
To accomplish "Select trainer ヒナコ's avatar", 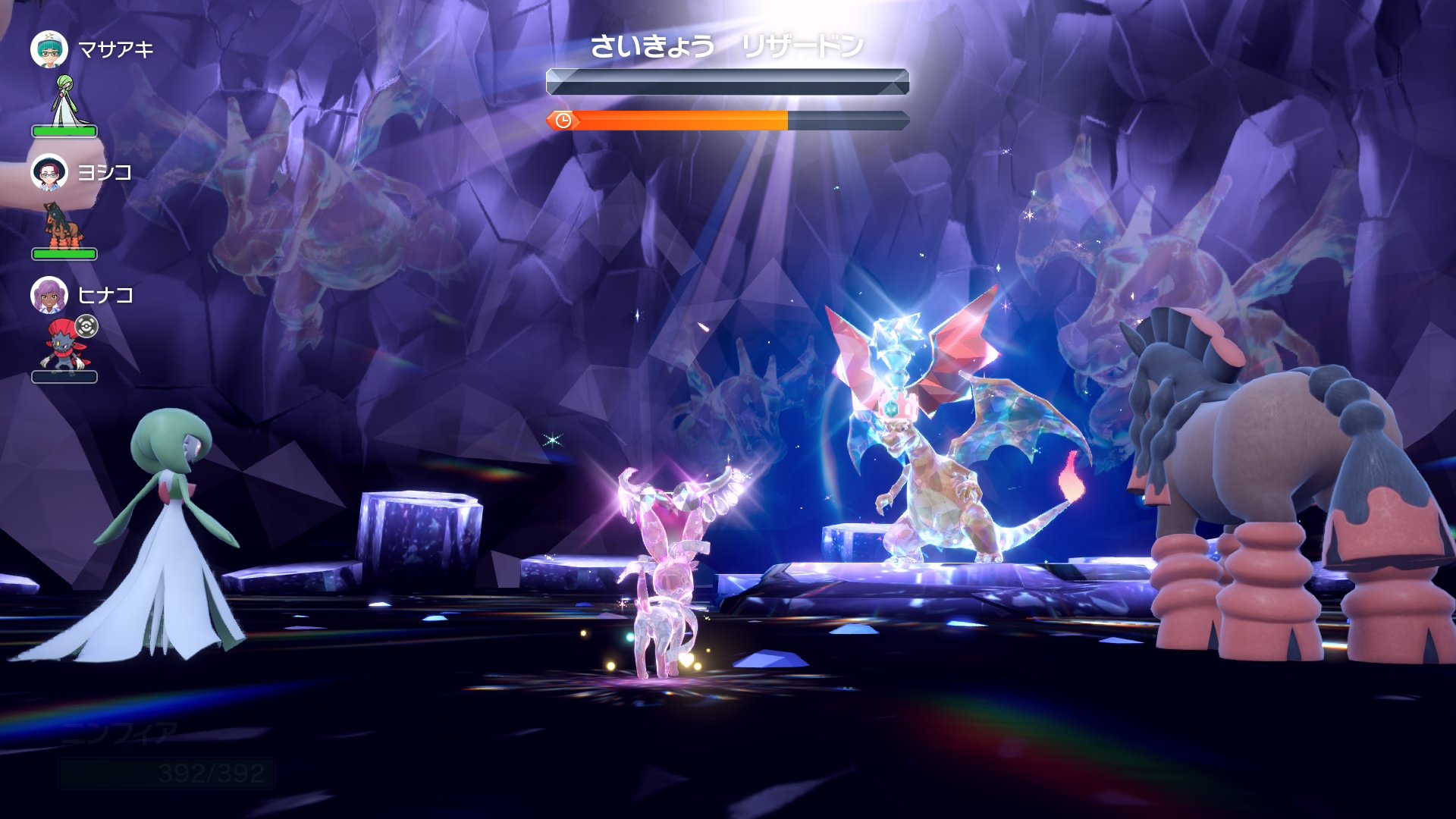I will tap(49, 295).
